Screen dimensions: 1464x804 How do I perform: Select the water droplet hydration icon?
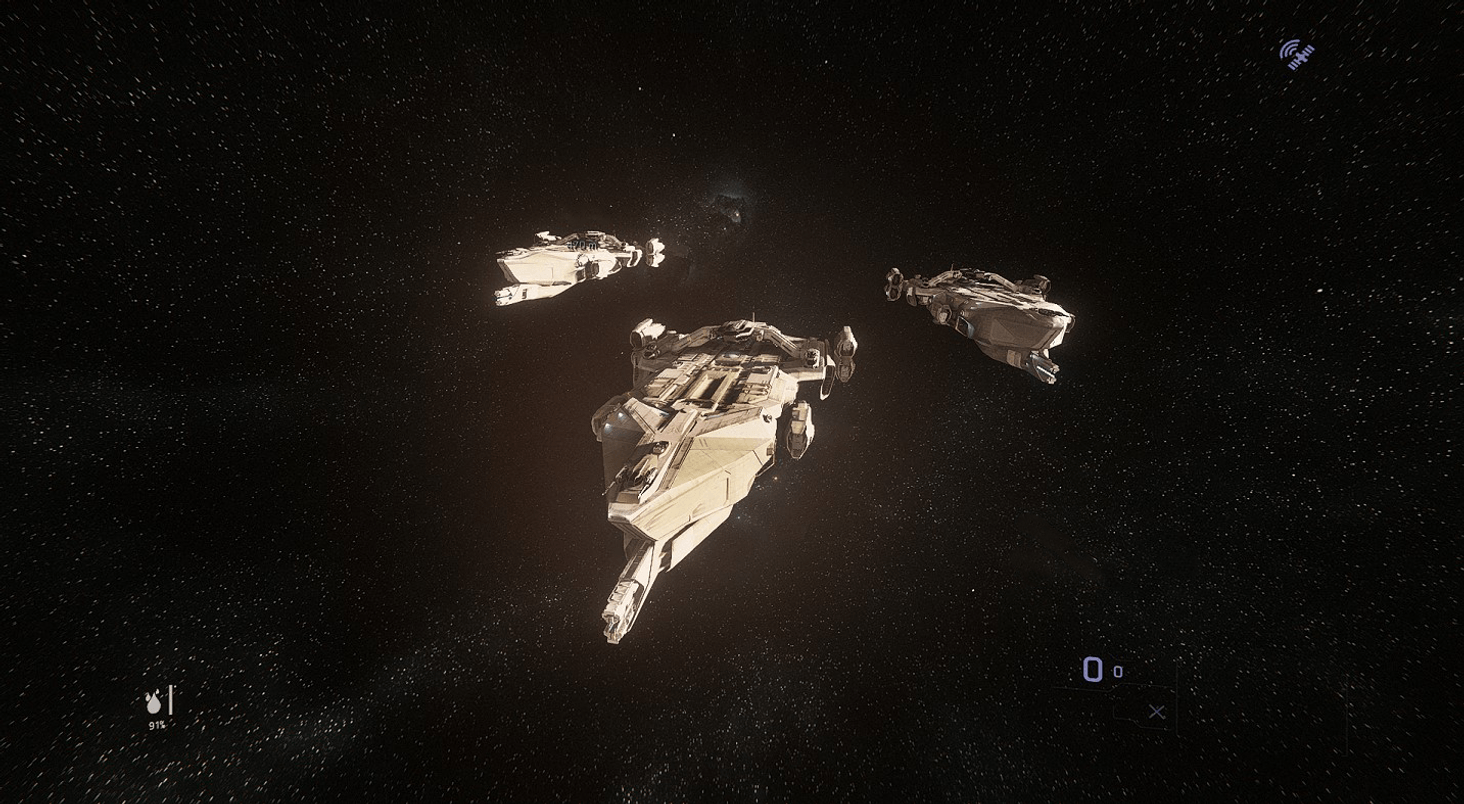pos(155,703)
